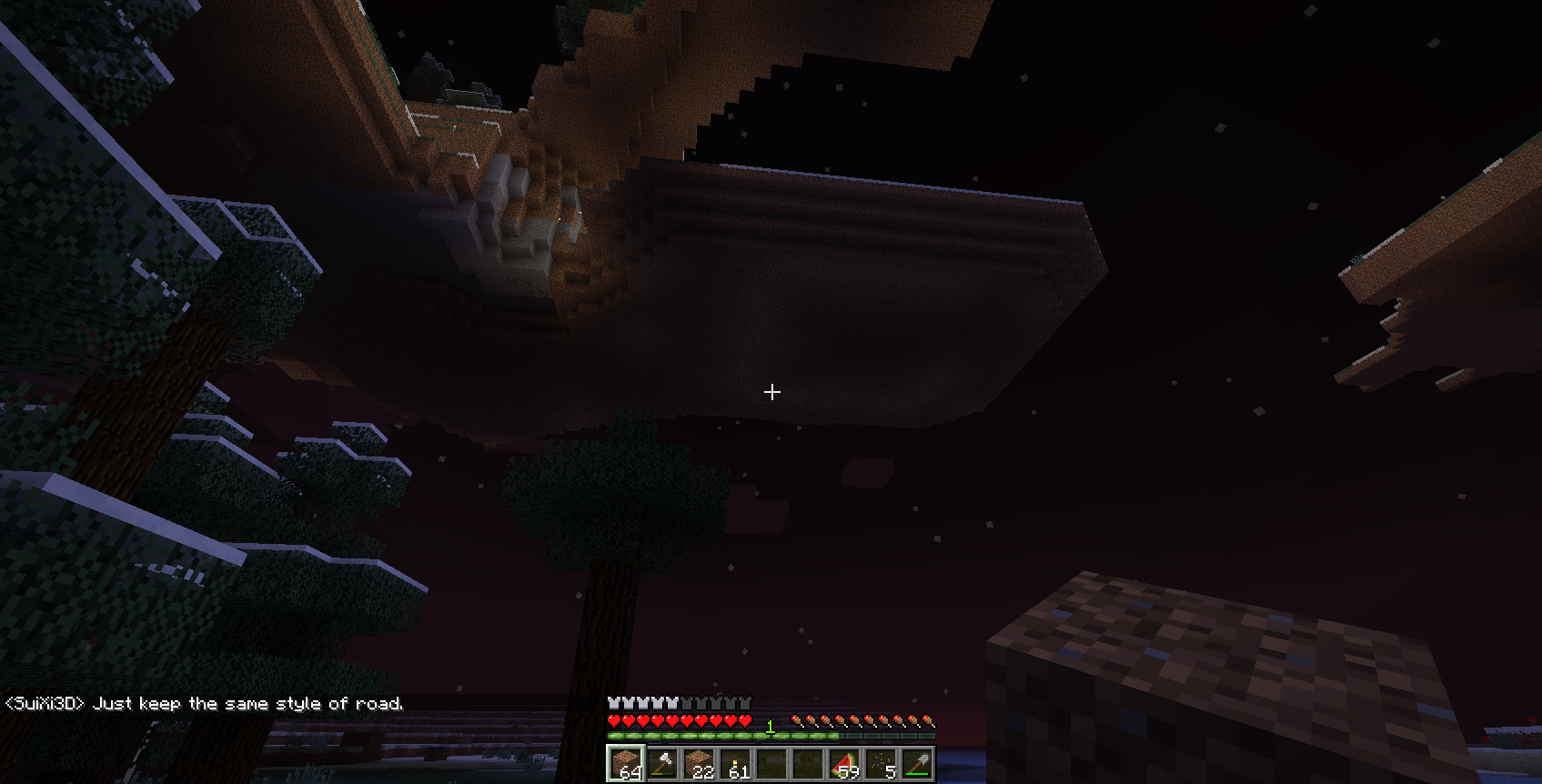This screenshot has height=784, width=1542.
Task: Click SuiXi3D's chat message
Action: [x=205, y=704]
